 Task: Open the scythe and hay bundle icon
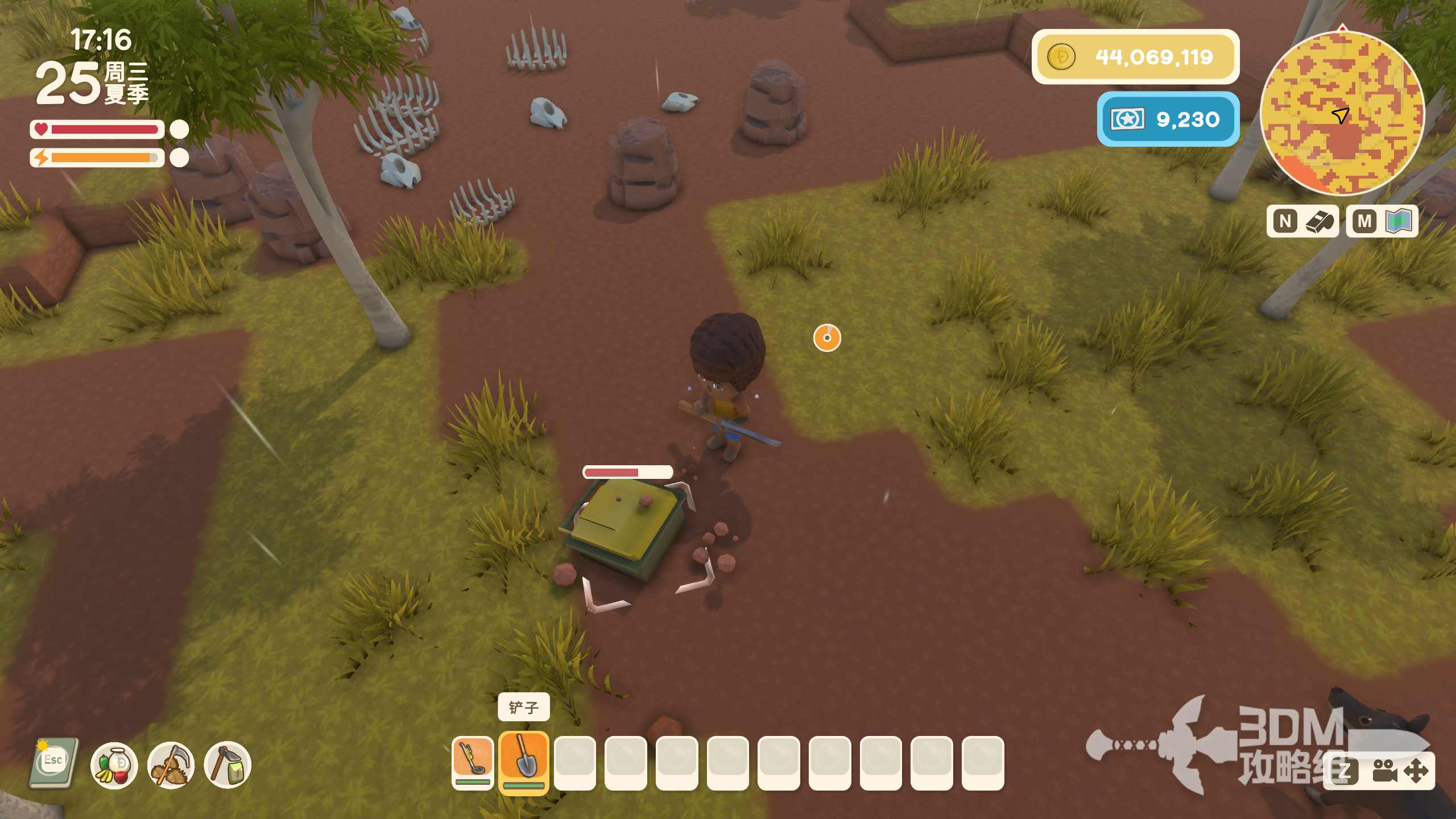[x=171, y=765]
